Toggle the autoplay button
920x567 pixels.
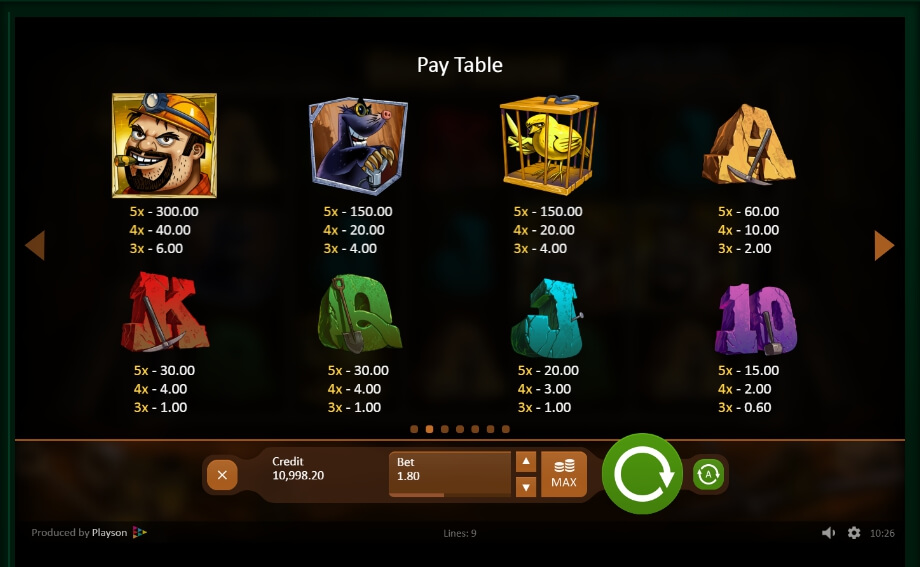point(708,474)
